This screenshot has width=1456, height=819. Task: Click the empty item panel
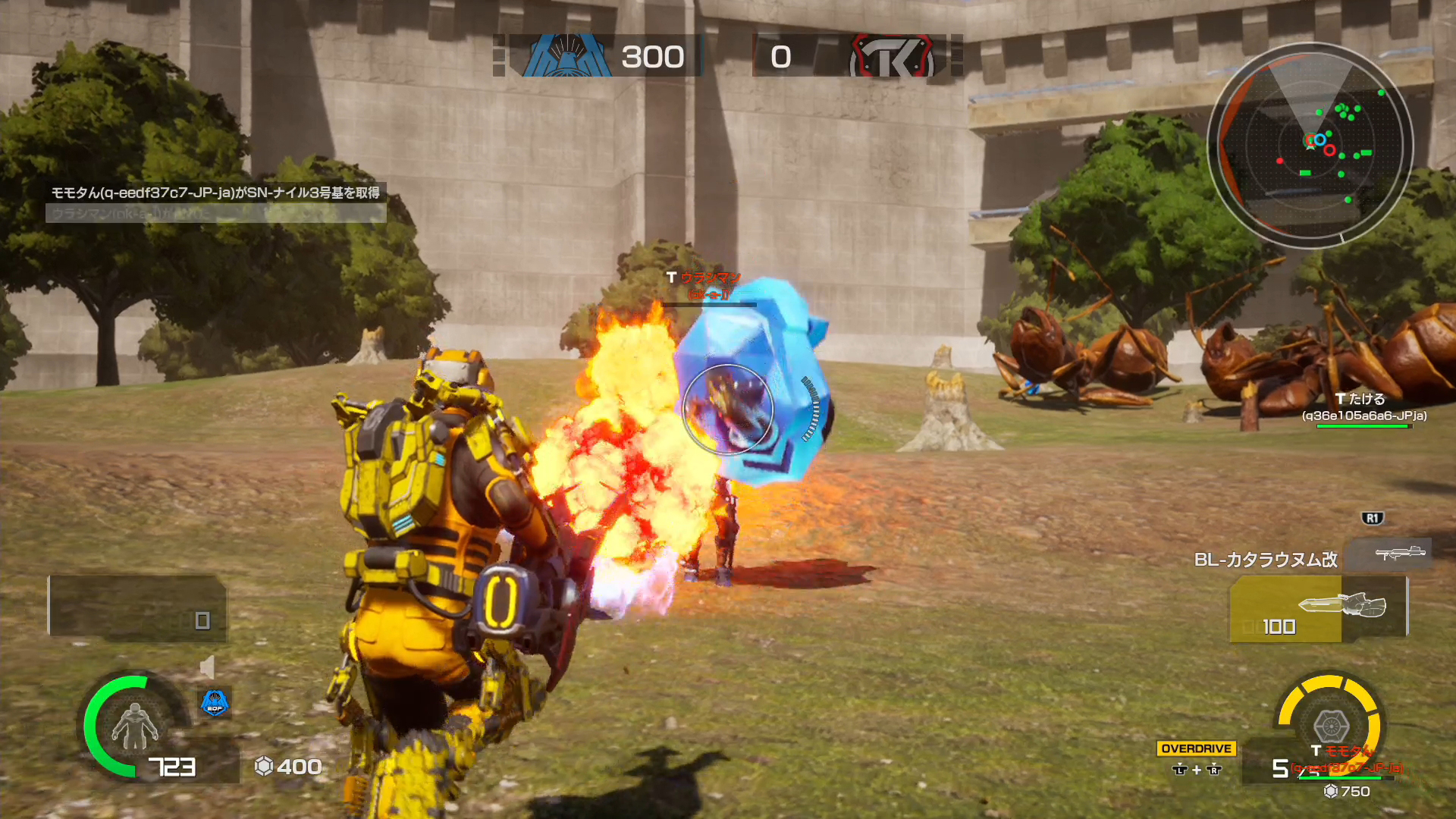point(136,607)
